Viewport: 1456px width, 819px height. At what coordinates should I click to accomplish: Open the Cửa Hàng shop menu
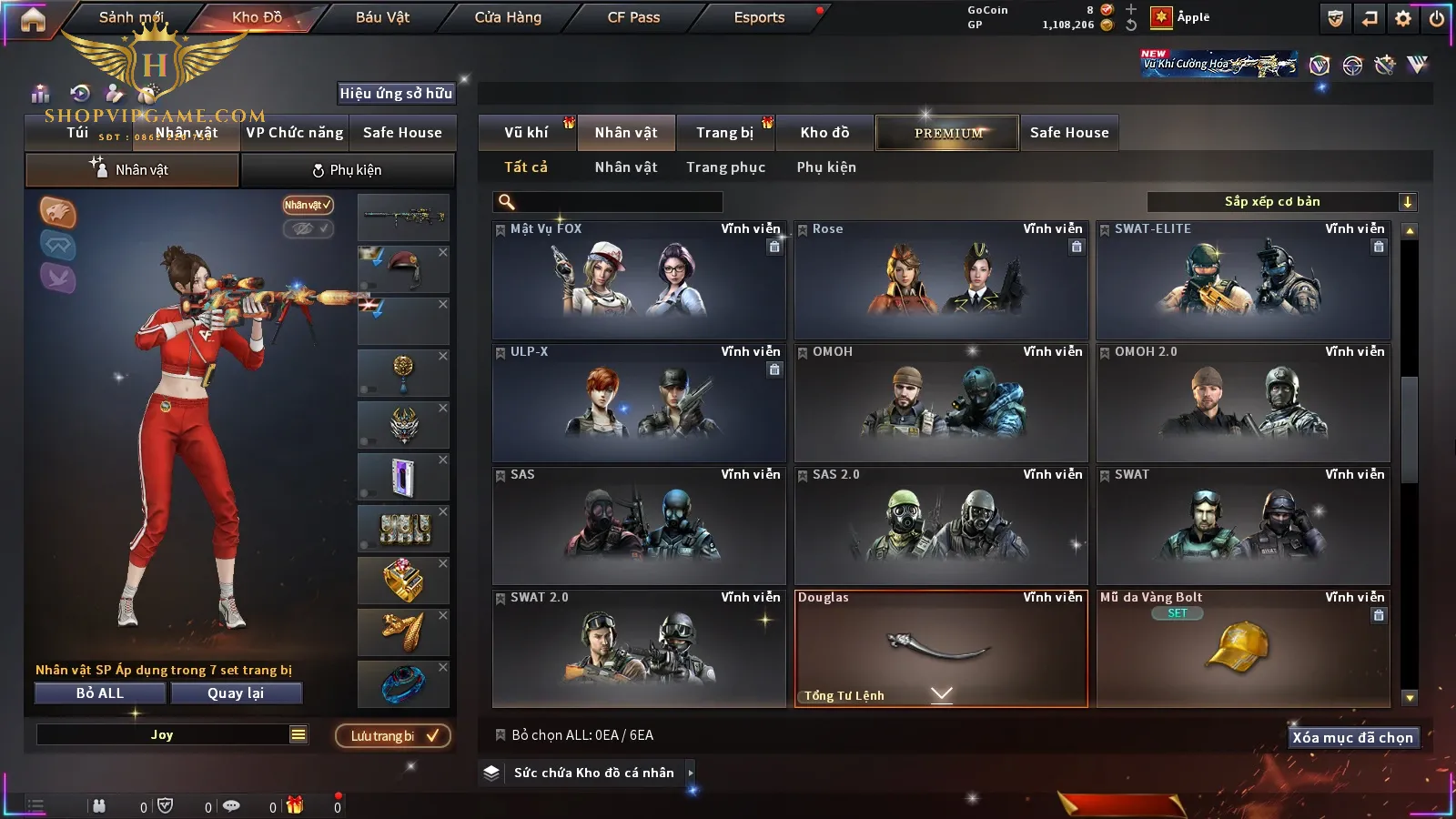click(x=508, y=17)
